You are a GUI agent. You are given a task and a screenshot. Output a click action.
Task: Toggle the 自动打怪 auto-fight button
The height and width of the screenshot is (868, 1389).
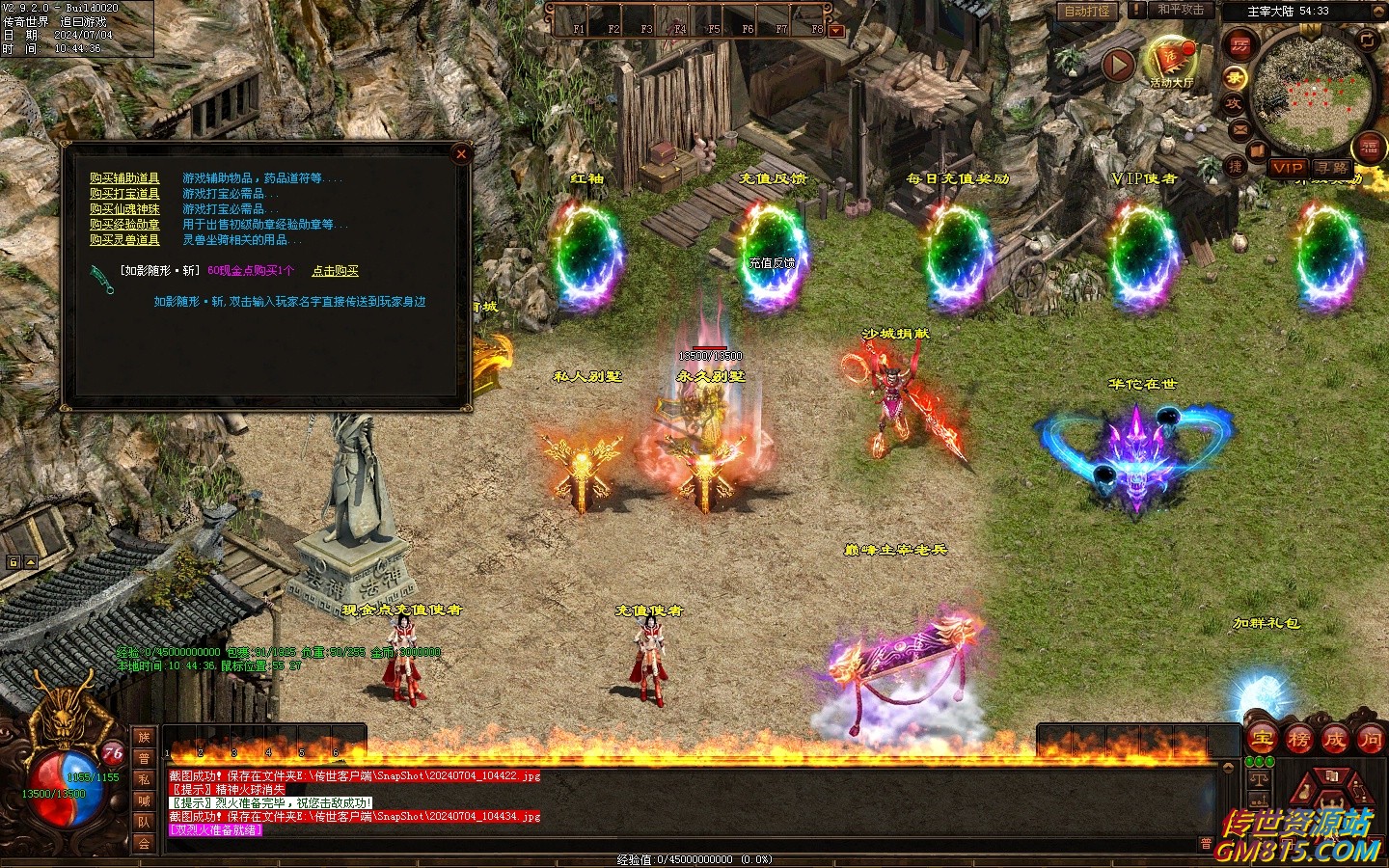pos(1087,11)
